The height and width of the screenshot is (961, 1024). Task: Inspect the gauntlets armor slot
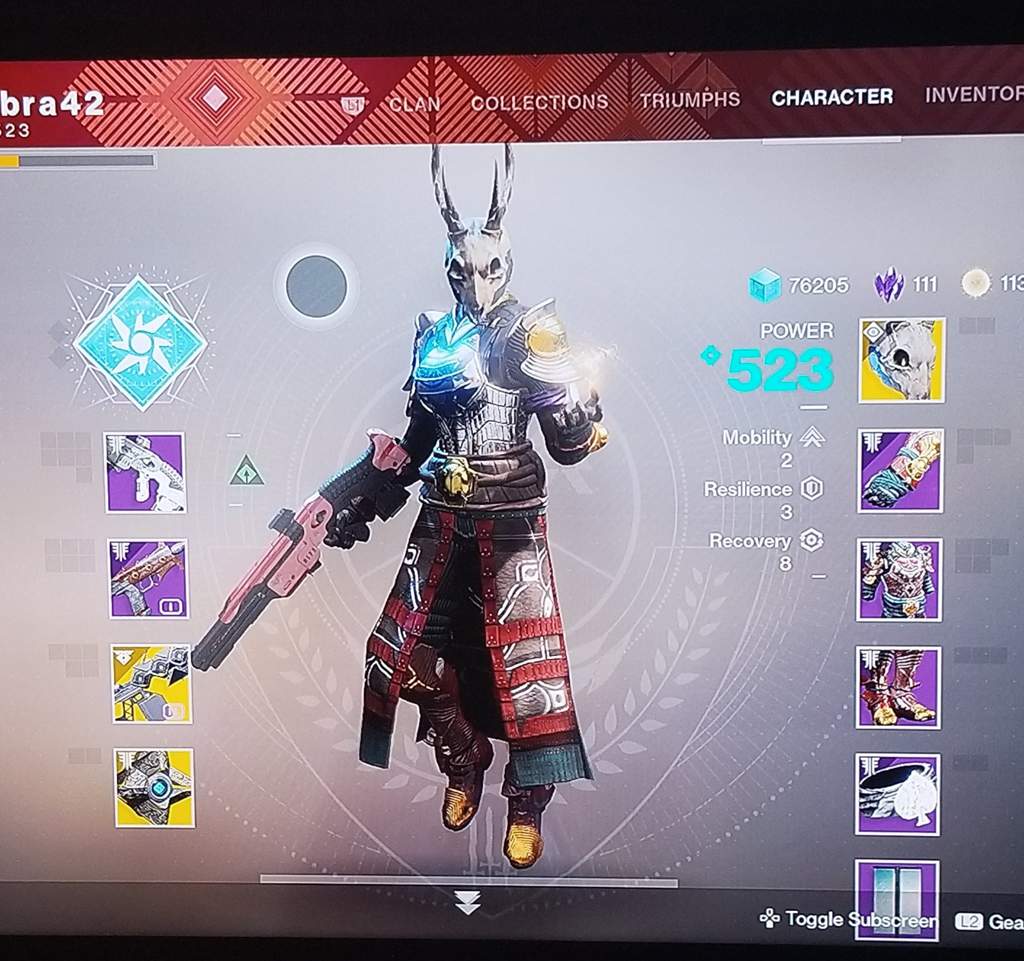pyautogui.click(x=900, y=471)
